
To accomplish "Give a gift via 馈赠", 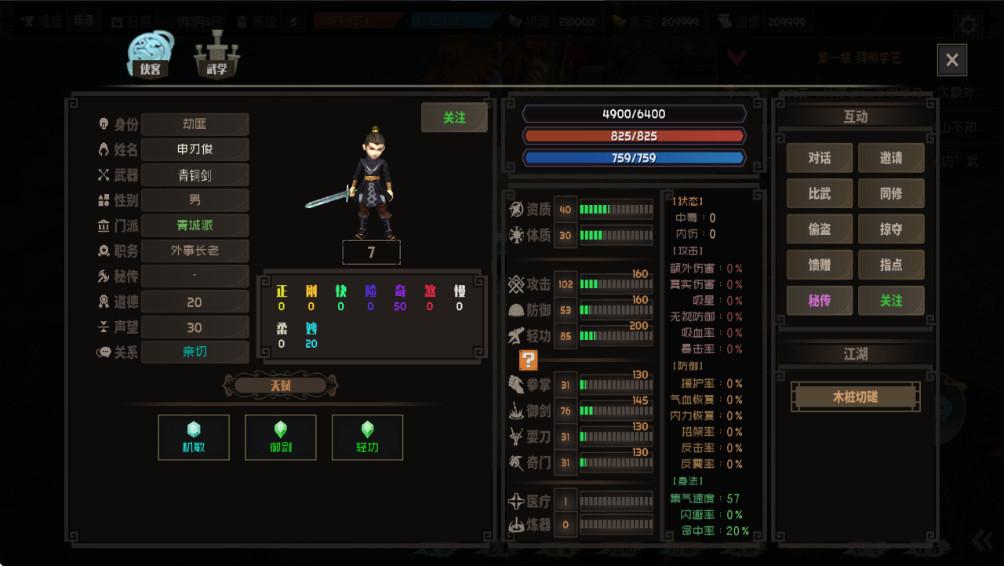I will (x=819, y=265).
